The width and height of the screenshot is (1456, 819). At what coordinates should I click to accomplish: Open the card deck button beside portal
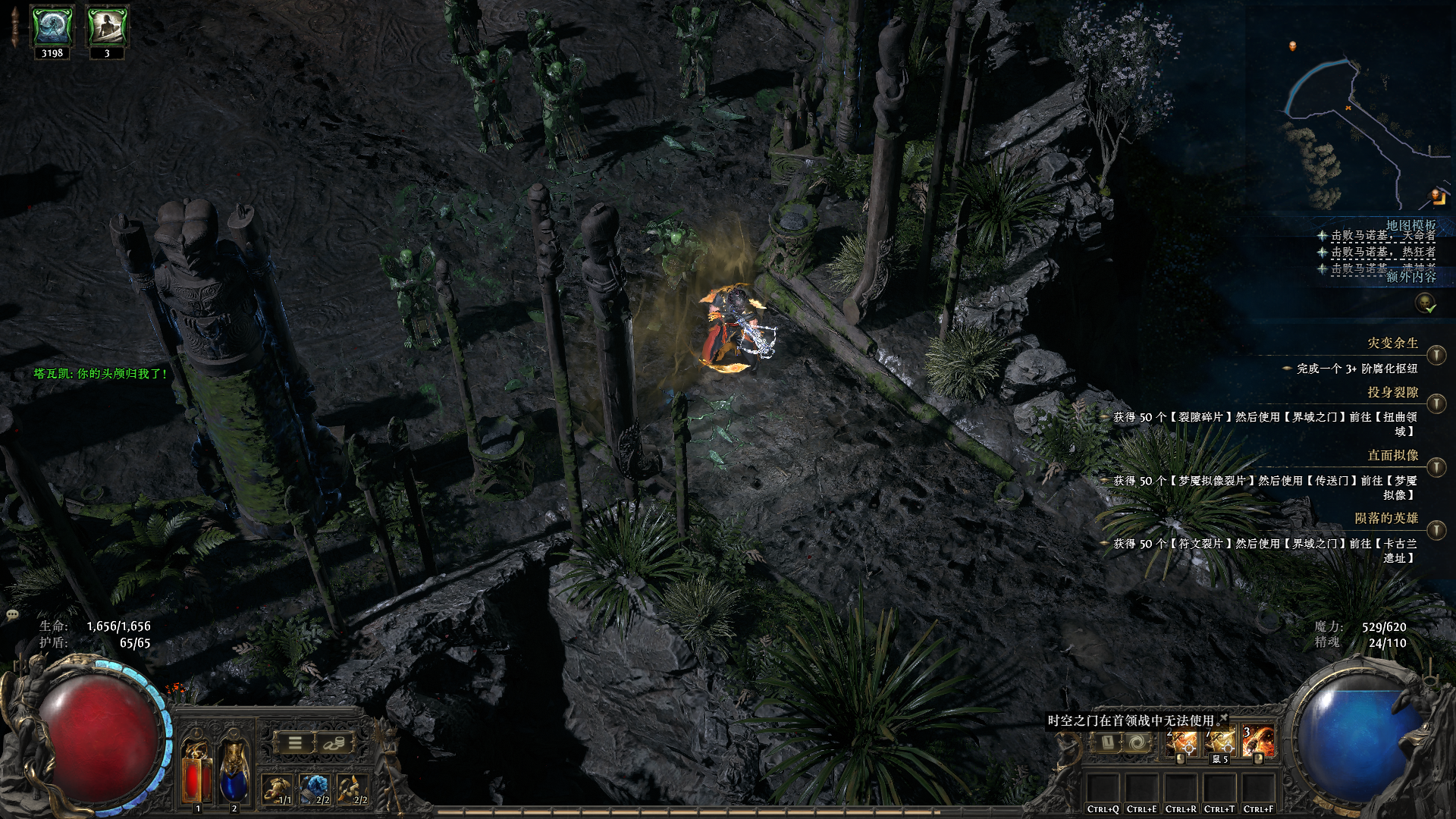point(1106,742)
